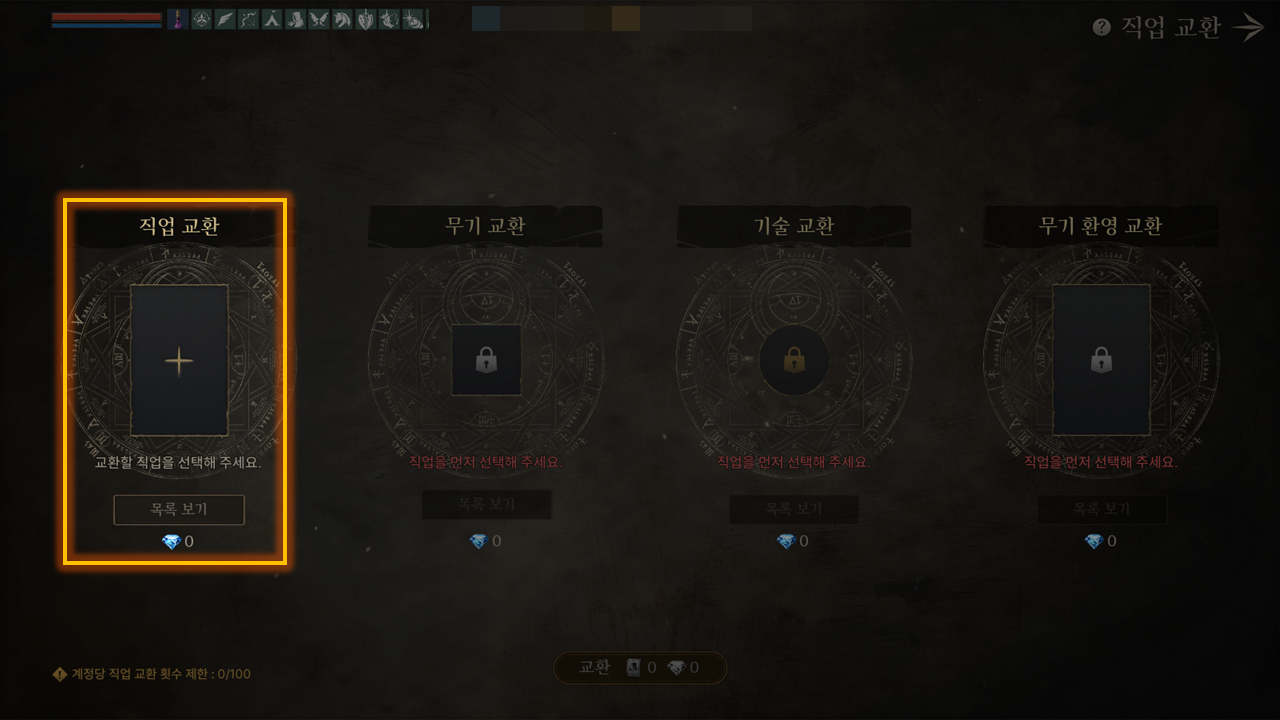Open the 직업 교환 list with 목록 보기
The width and height of the screenshot is (1280, 720).
pyautogui.click(x=179, y=510)
